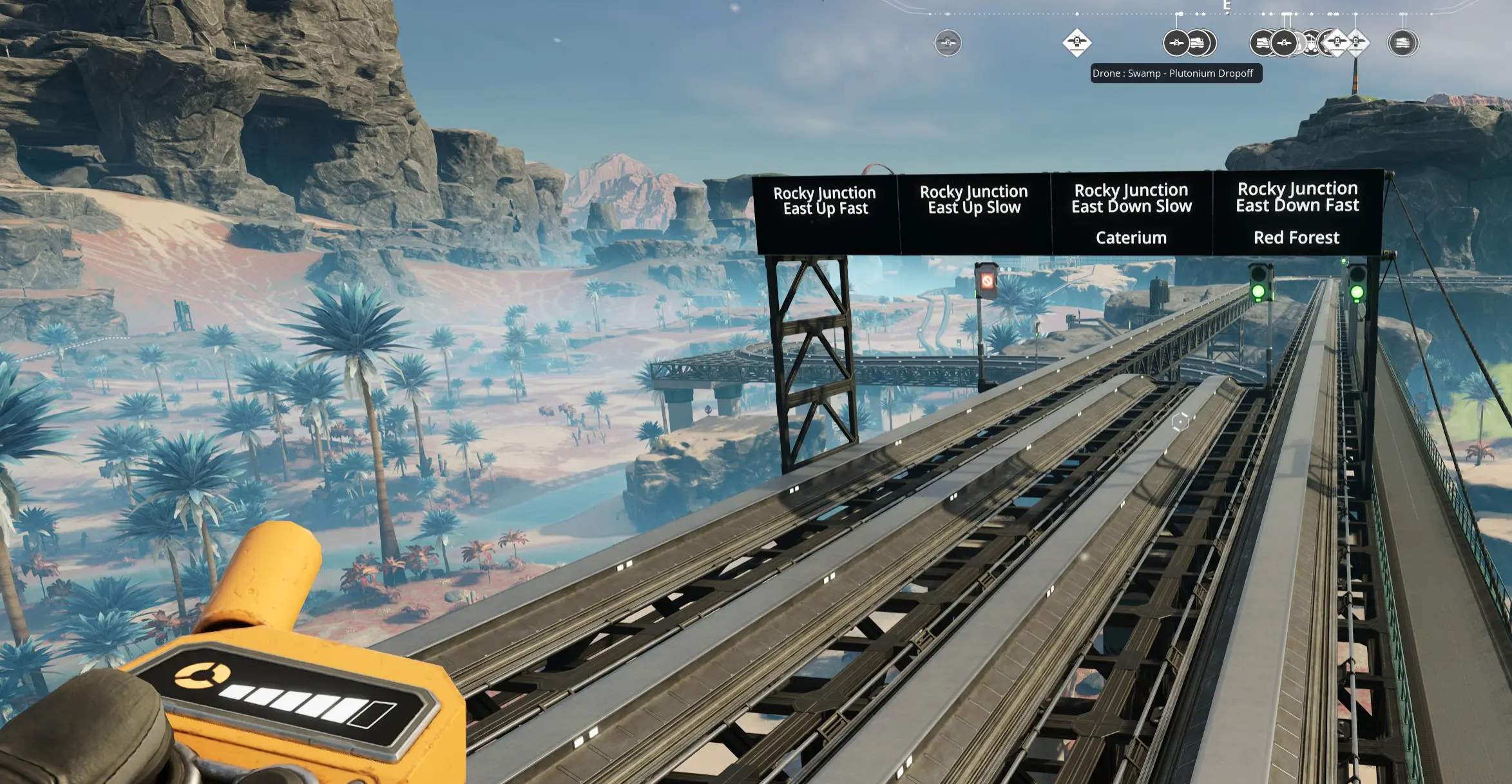Click the faded grey drone compass marker

(x=948, y=43)
